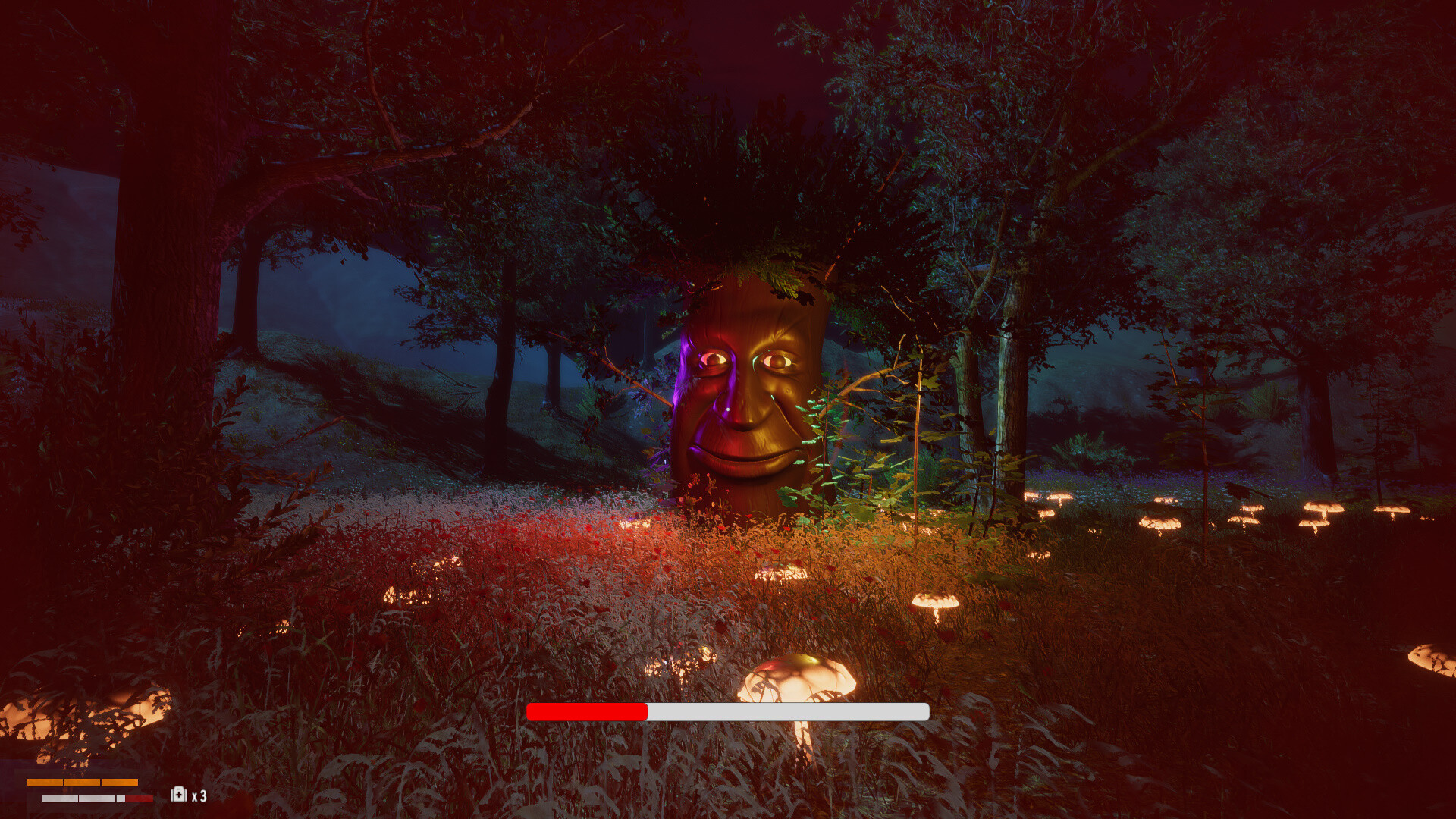
Task: Click the red filled section of the progress bar
Action: [588, 713]
